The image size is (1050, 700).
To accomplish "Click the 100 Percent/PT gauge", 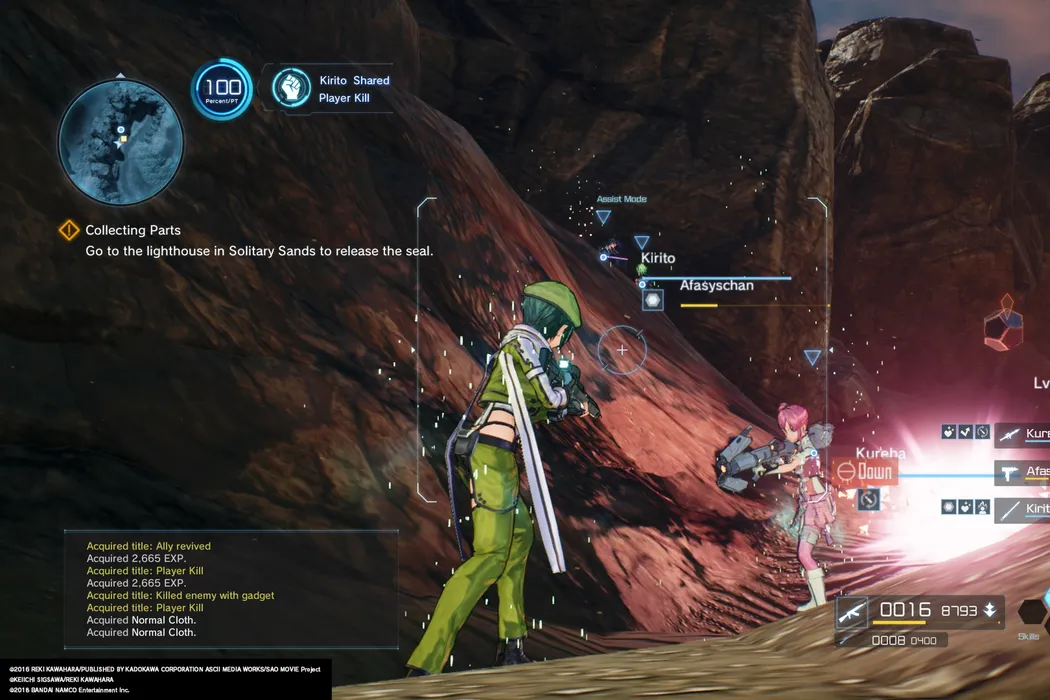I will coord(222,89).
